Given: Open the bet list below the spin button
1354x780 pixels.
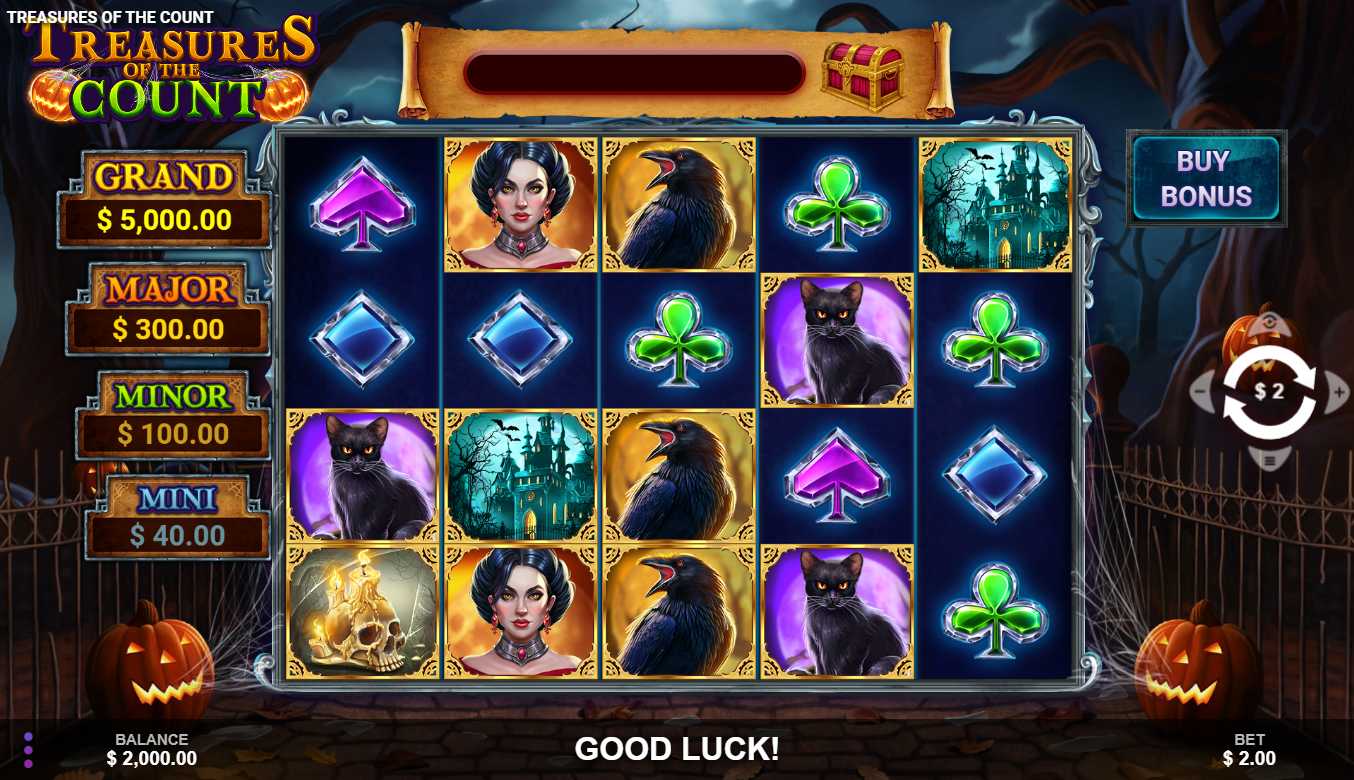Looking at the screenshot, I should (x=1269, y=461).
